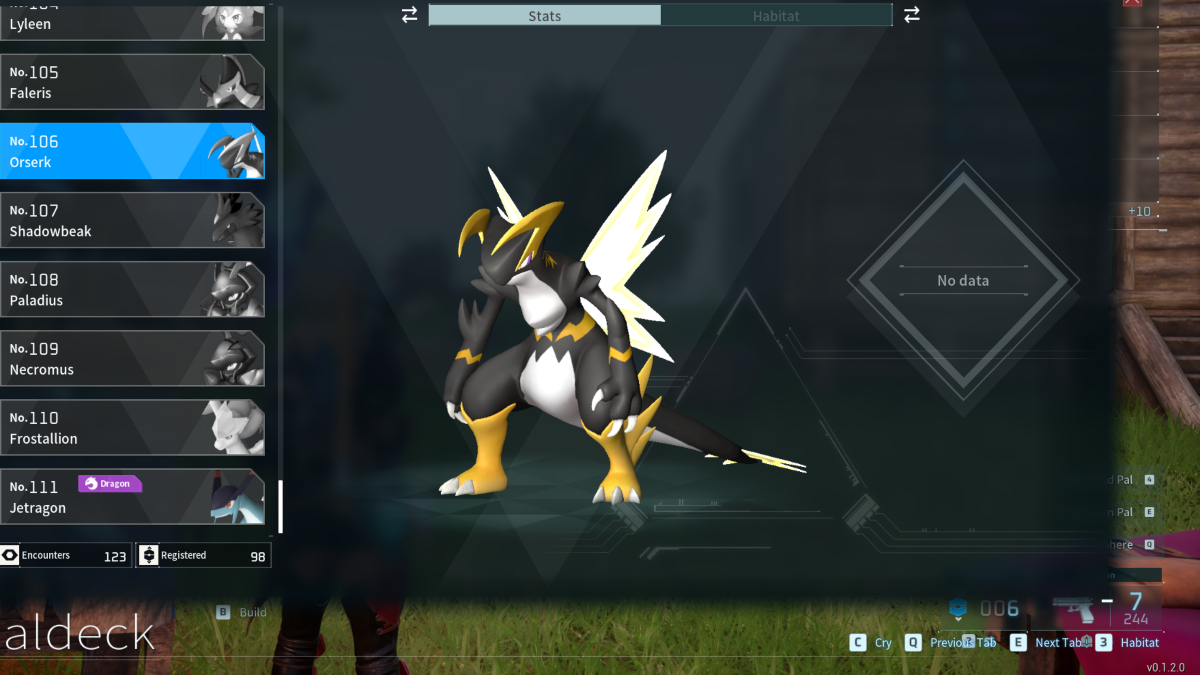
Task: Select Necromus in the Pal list
Action: (130, 358)
